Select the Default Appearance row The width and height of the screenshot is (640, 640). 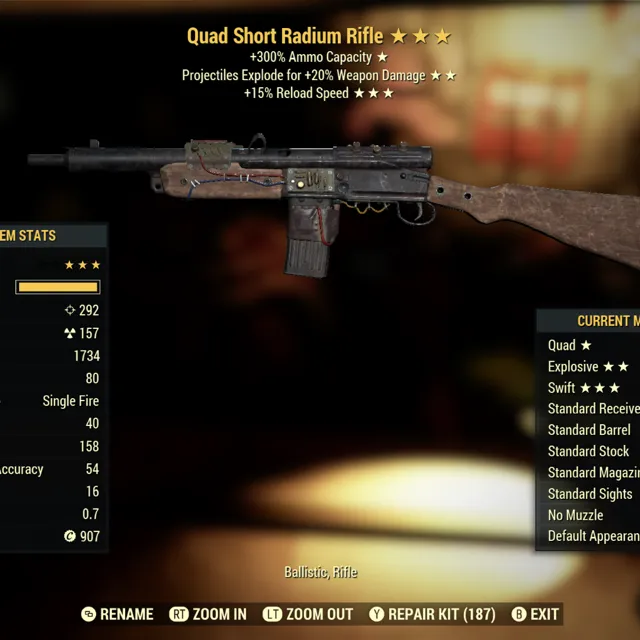pyautogui.click(x=593, y=536)
